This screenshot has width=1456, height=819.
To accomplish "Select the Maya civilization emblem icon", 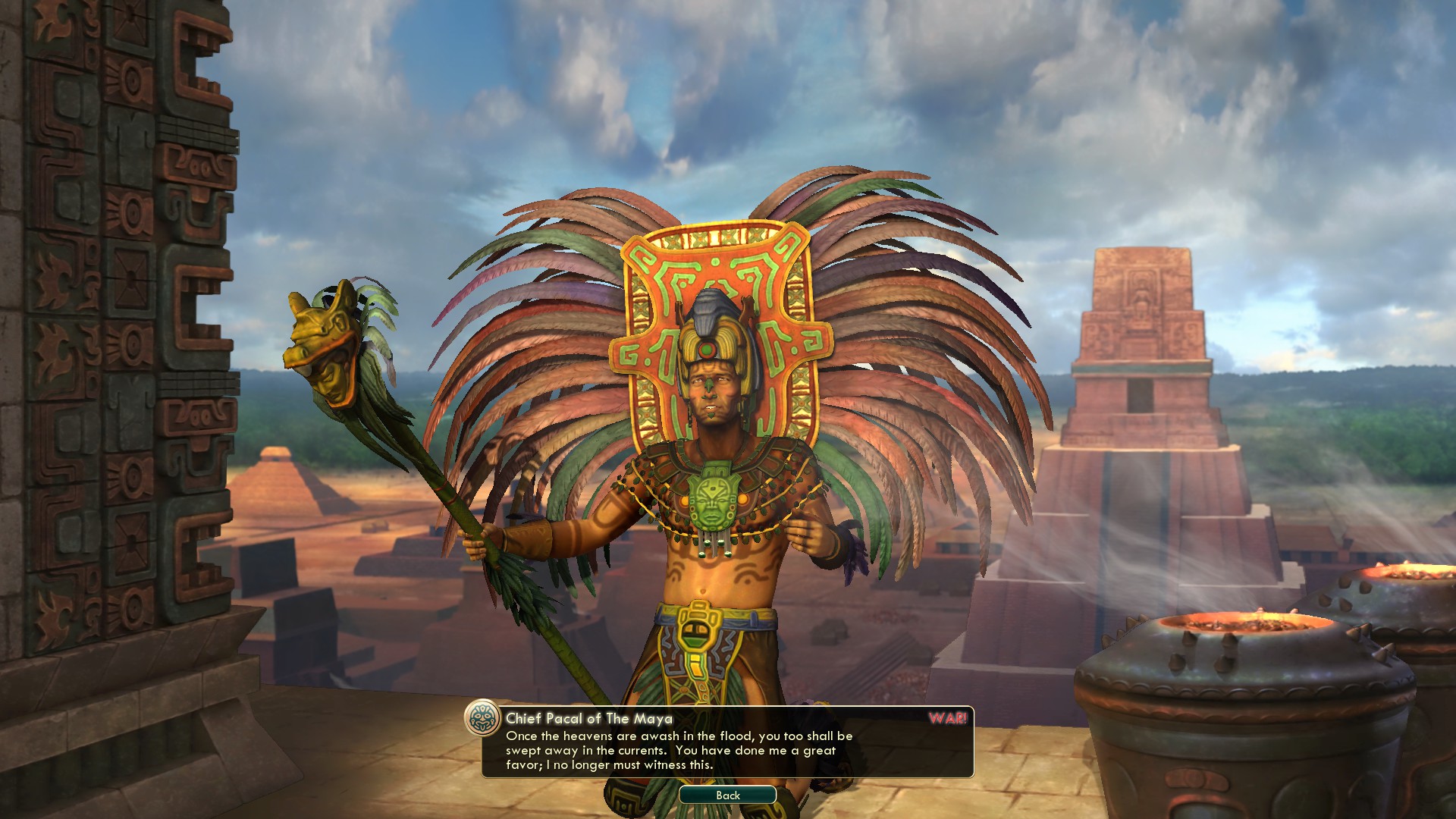I will (482, 718).
